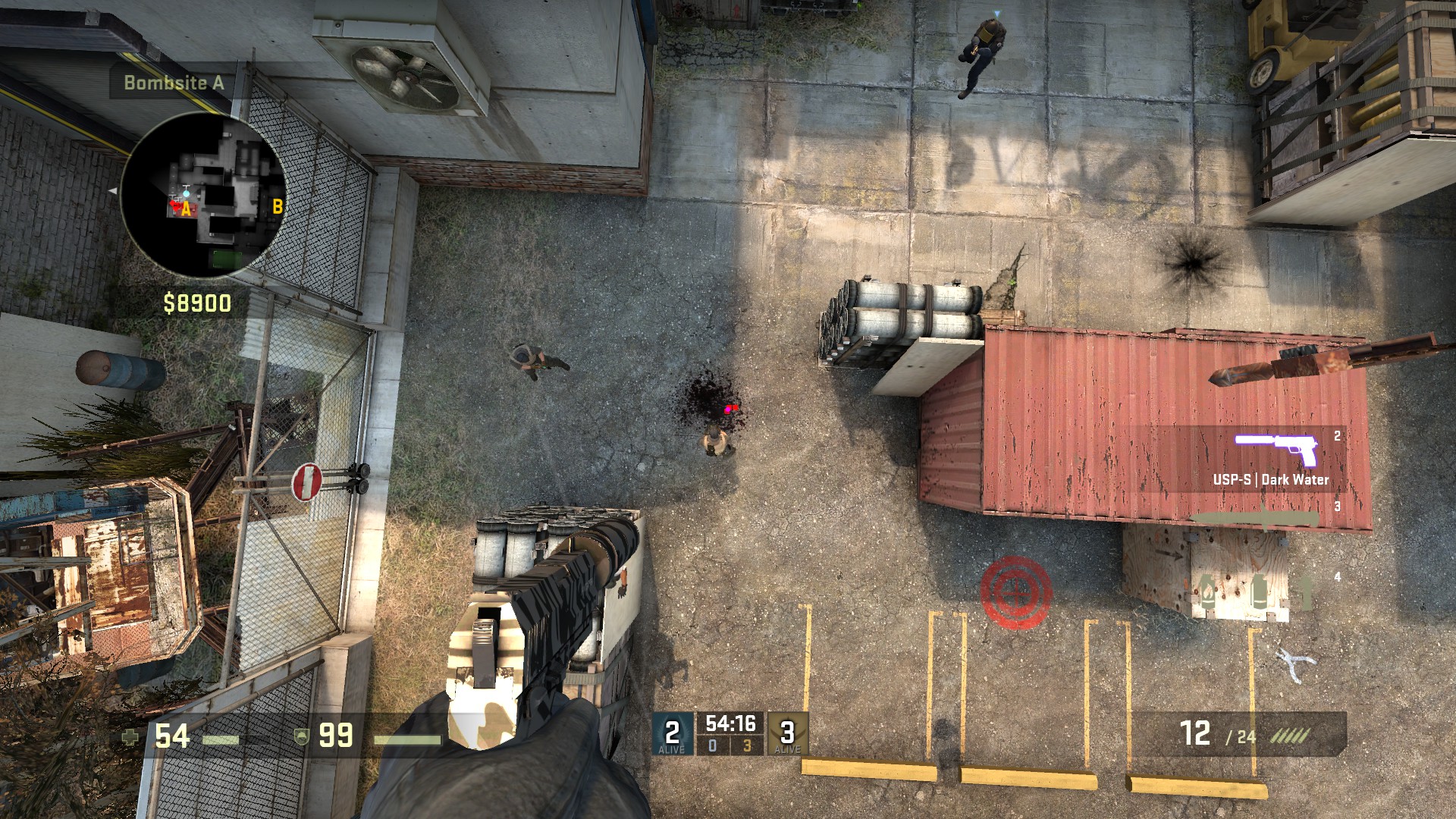Click the bombsite A marker on radar
Image resolution: width=1456 pixels, height=819 pixels.
pos(187,210)
